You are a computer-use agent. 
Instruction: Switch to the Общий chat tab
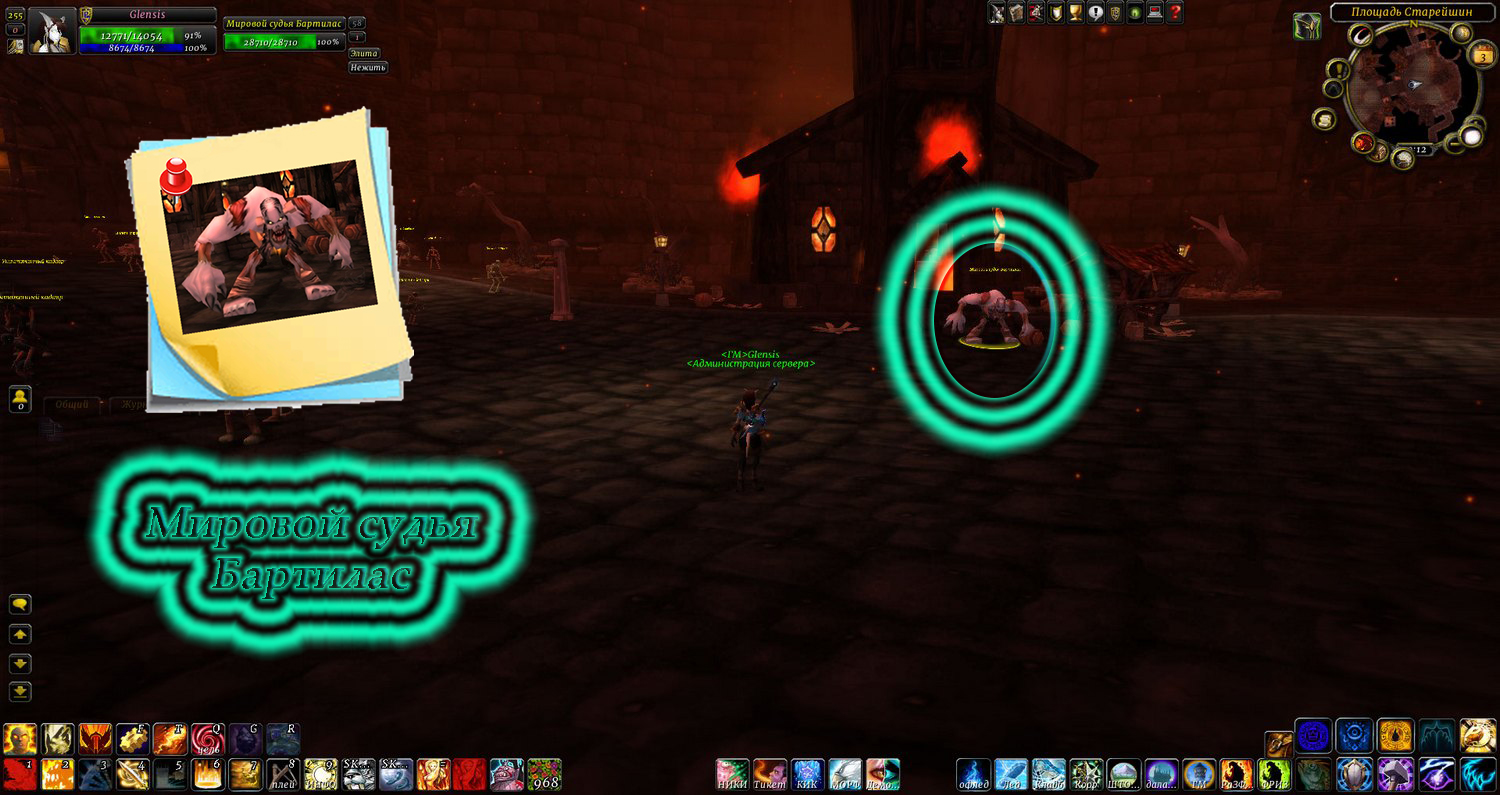pos(72,405)
